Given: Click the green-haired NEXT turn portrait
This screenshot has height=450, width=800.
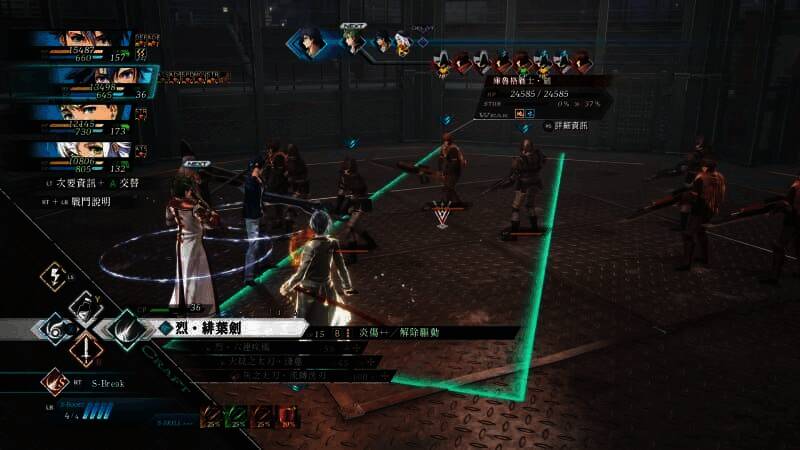Looking at the screenshot, I should (353, 41).
